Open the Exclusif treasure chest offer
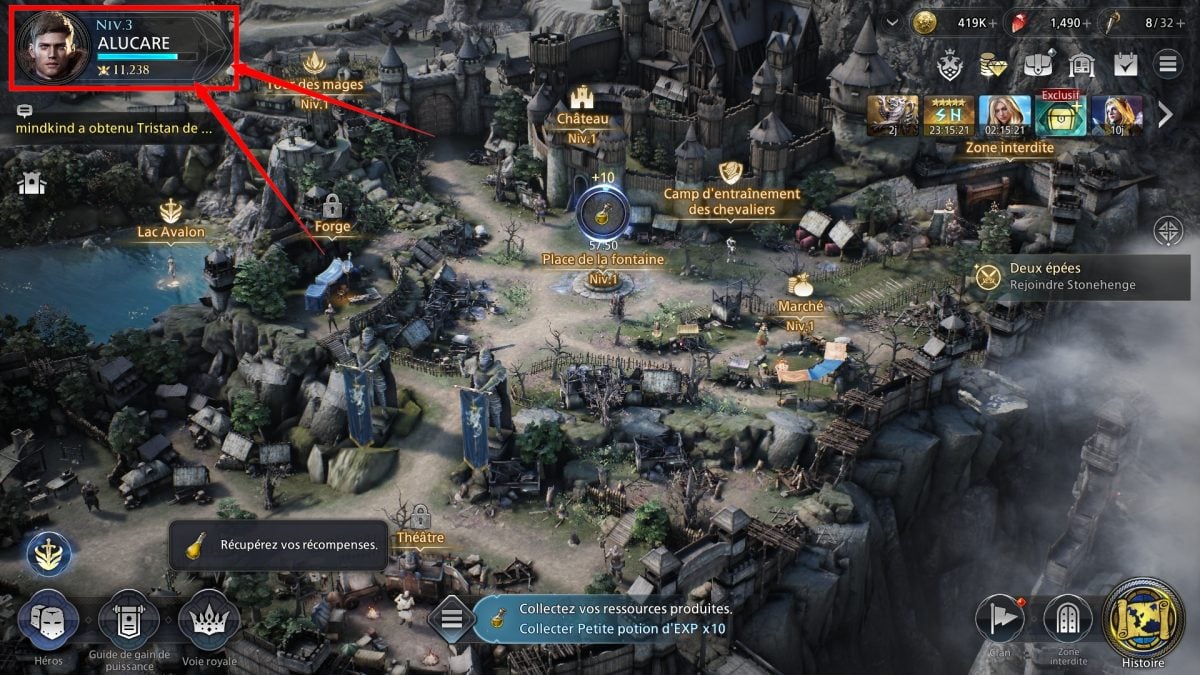Image resolution: width=1200 pixels, height=675 pixels. click(1059, 116)
